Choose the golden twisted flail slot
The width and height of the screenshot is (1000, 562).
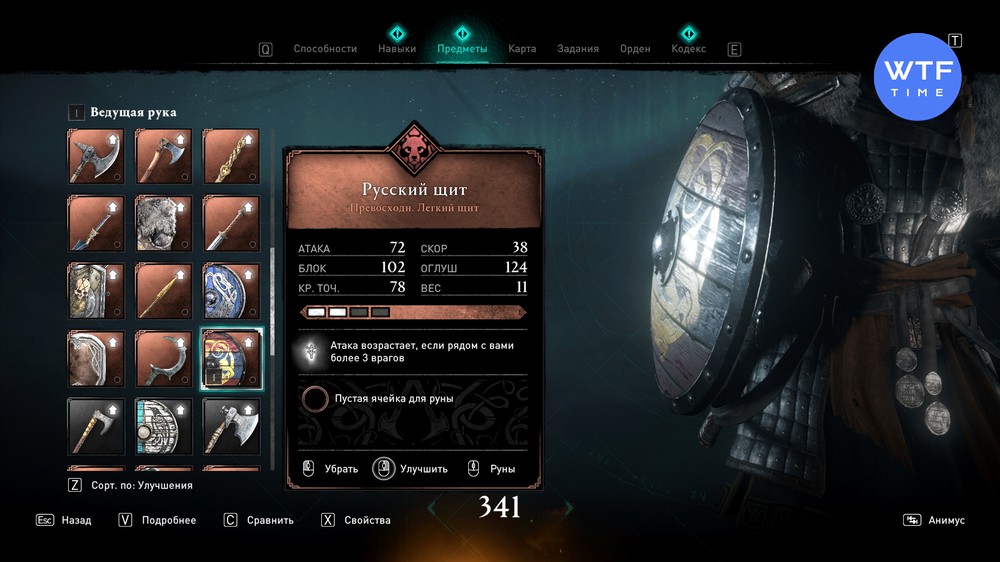coord(232,156)
